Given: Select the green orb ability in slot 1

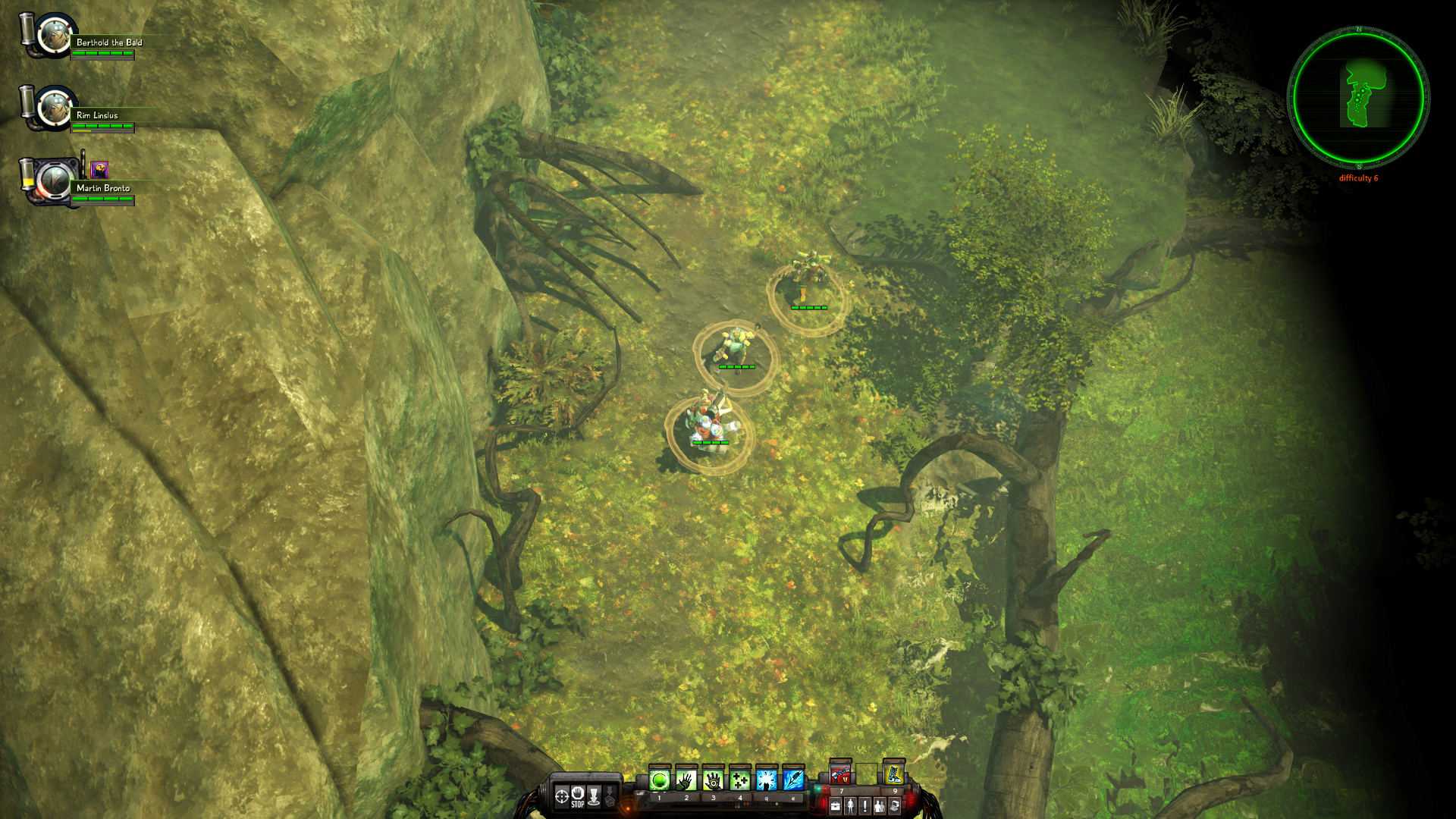Looking at the screenshot, I should (x=659, y=779).
